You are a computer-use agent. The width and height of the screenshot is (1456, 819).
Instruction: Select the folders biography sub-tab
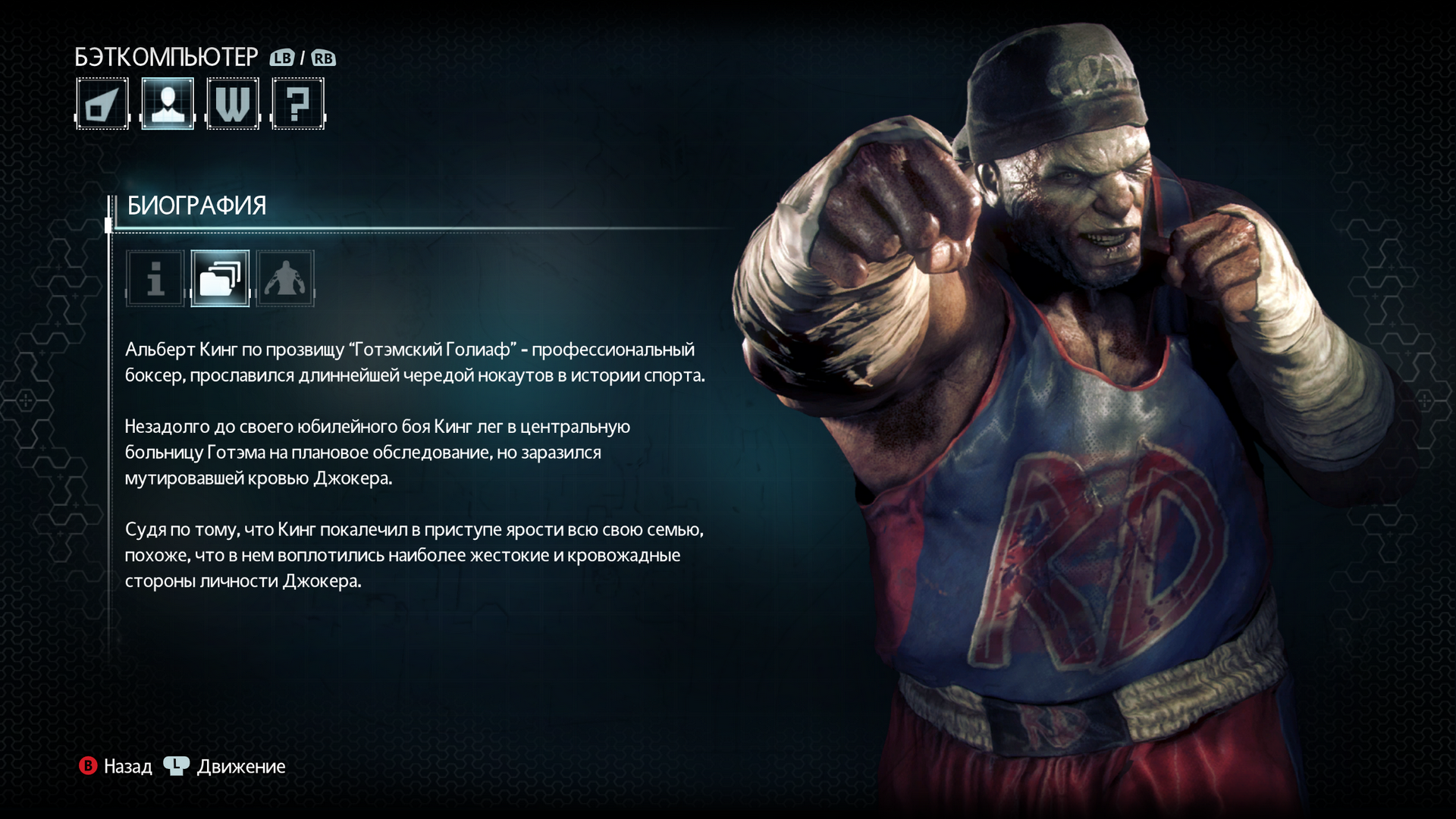(x=220, y=278)
